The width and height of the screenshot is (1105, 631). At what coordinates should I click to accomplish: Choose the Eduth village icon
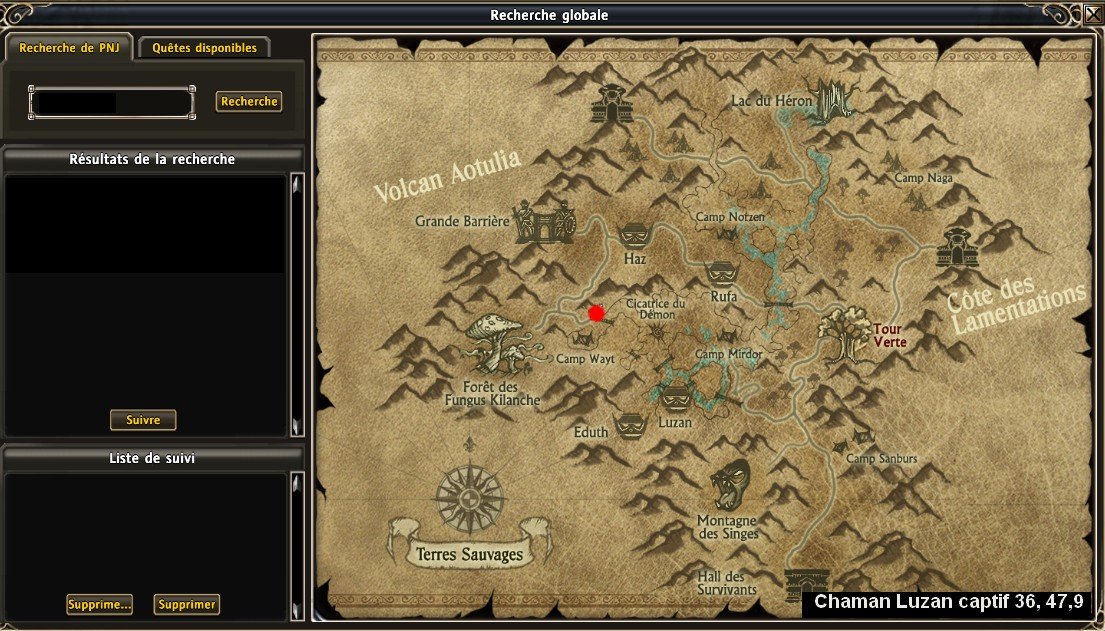point(630,425)
